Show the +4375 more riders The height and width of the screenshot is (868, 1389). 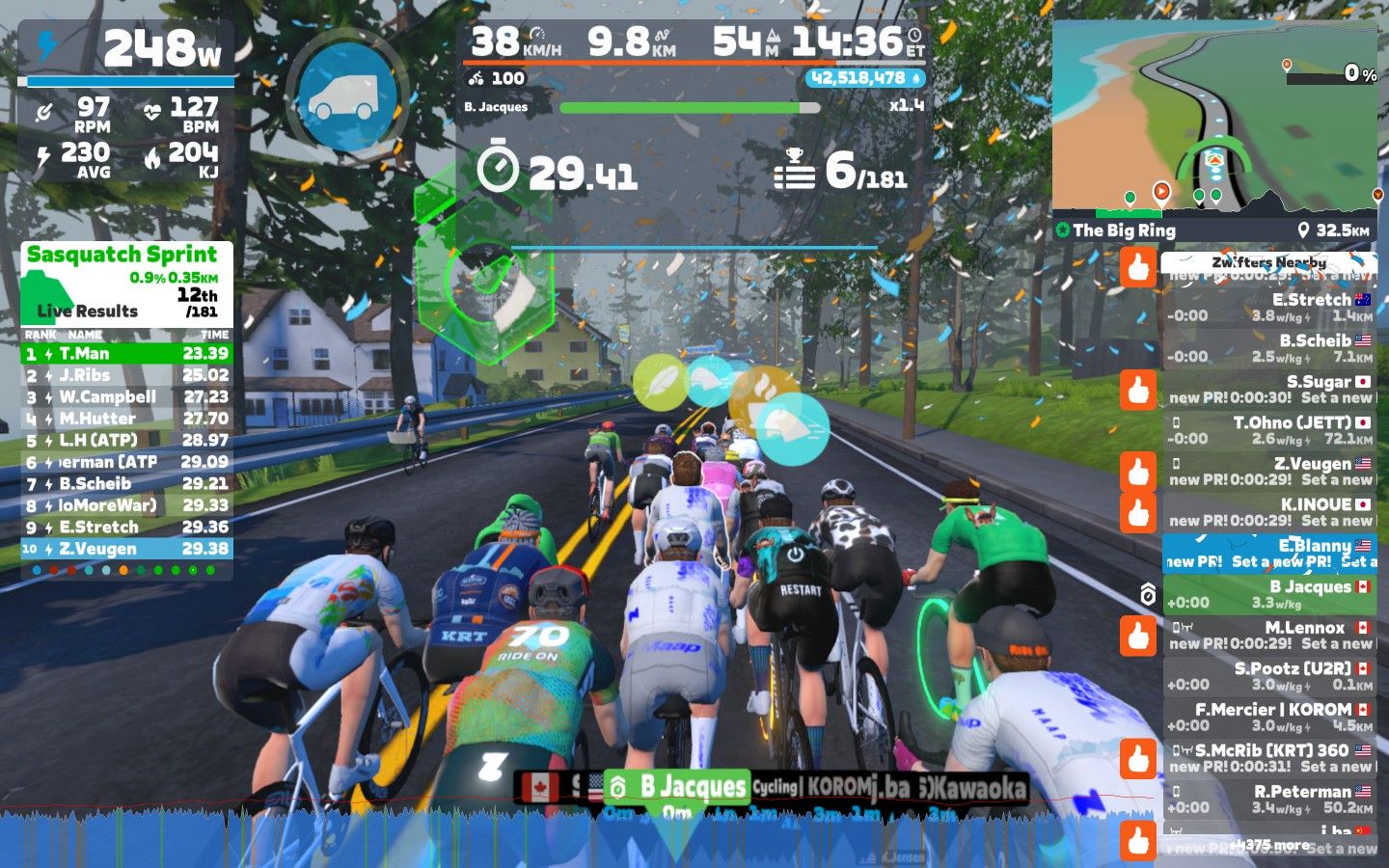pos(1268,845)
